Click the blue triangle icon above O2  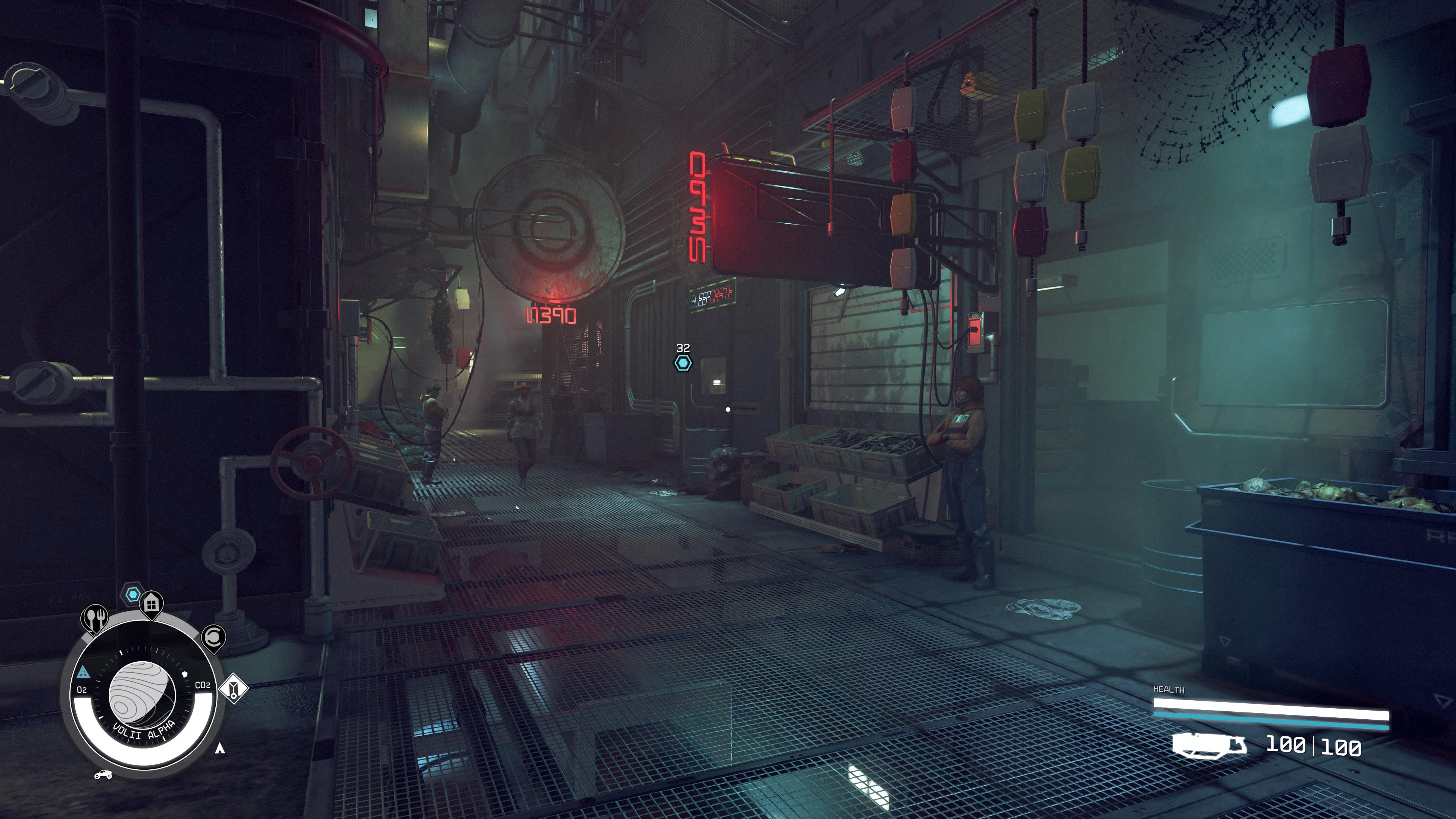coord(83,673)
